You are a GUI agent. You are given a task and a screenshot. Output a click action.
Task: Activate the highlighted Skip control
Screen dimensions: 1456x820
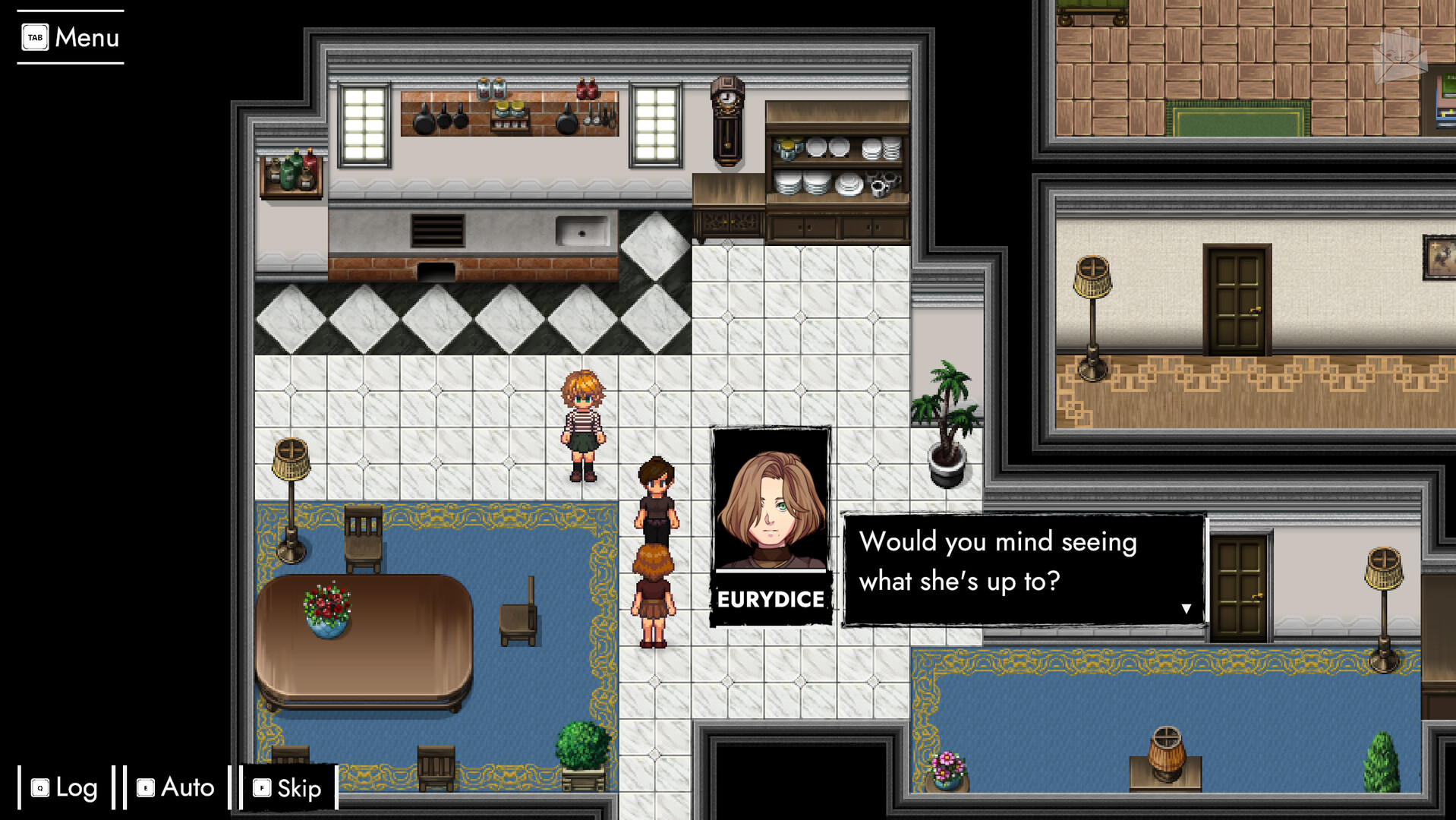285,788
